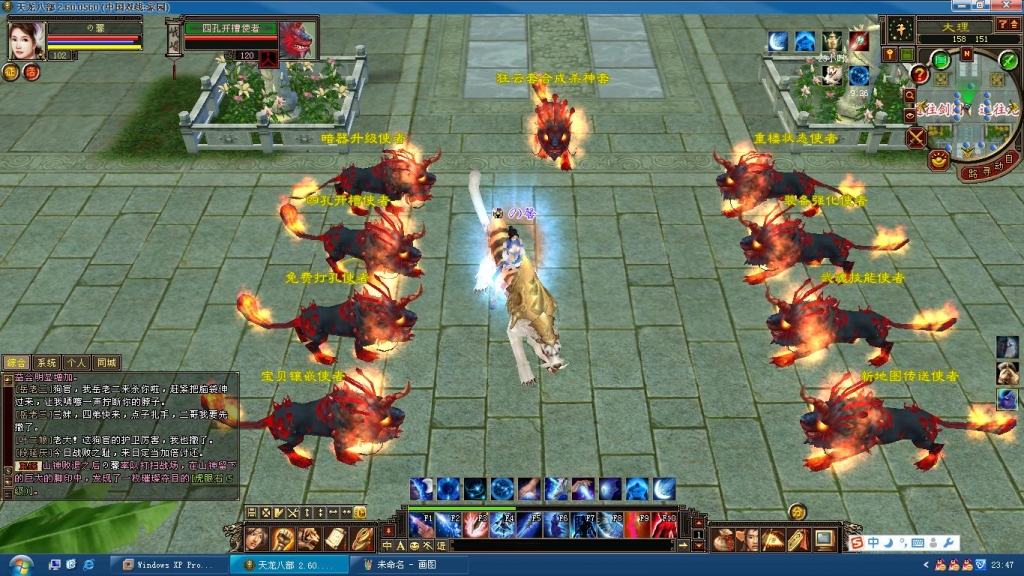The width and height of the screenshot is (1024, 576).
Task: Open the gold ingot shop button
Action: (x=938, y=158)
